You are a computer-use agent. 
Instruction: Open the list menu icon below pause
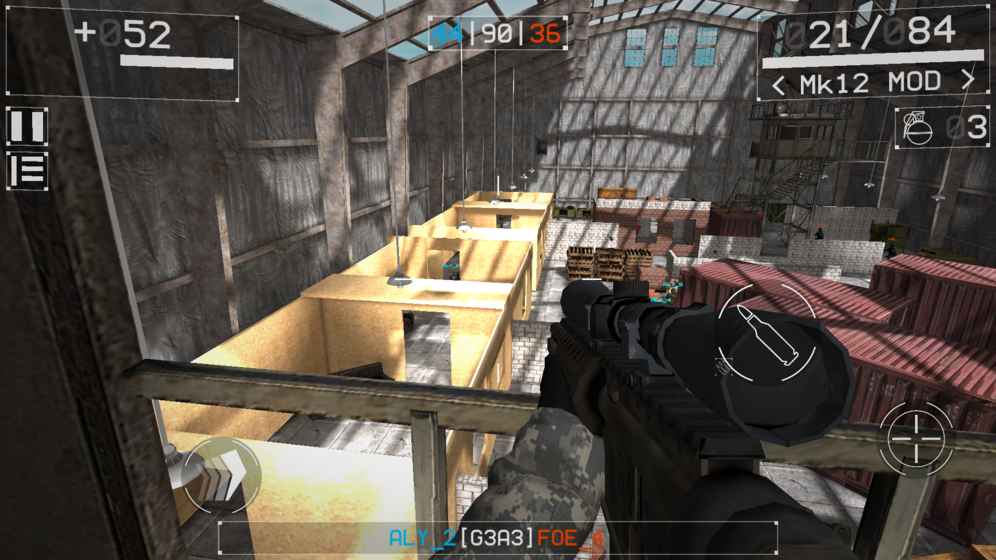click(x=27, y=169)
